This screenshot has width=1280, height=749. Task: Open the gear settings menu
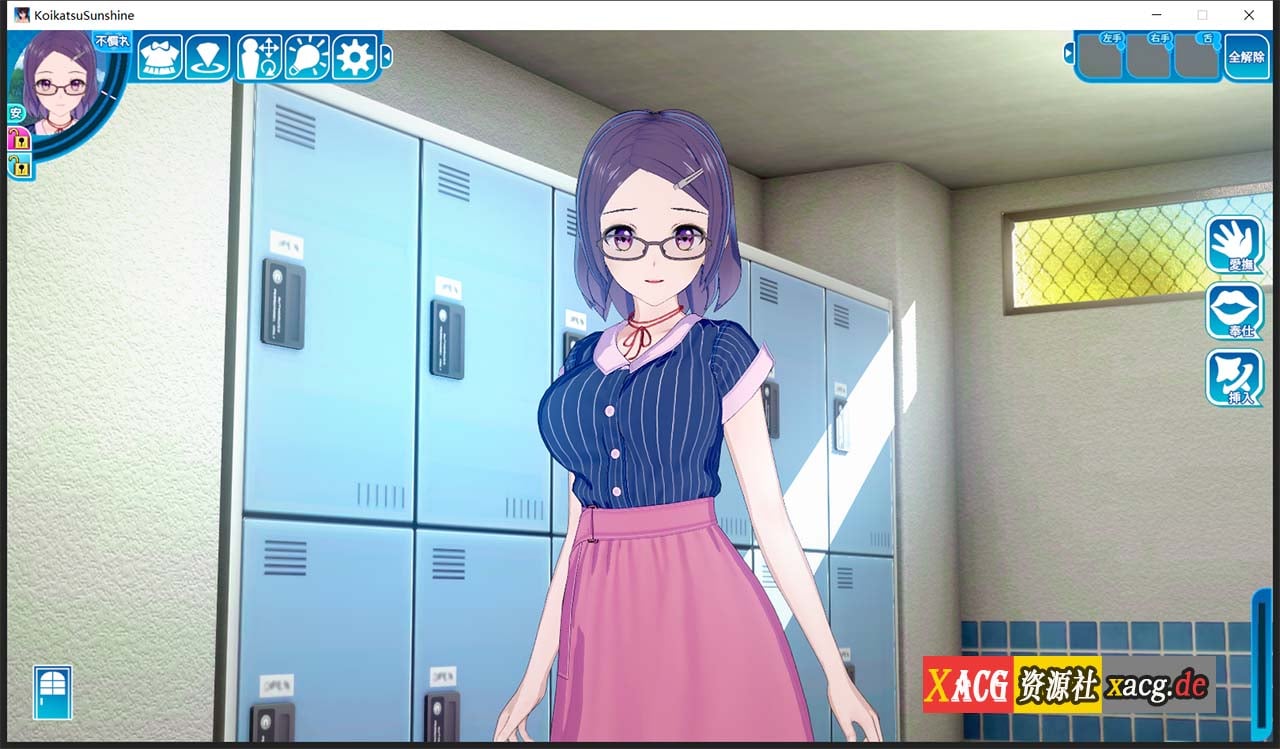click(x=356, y=57)
